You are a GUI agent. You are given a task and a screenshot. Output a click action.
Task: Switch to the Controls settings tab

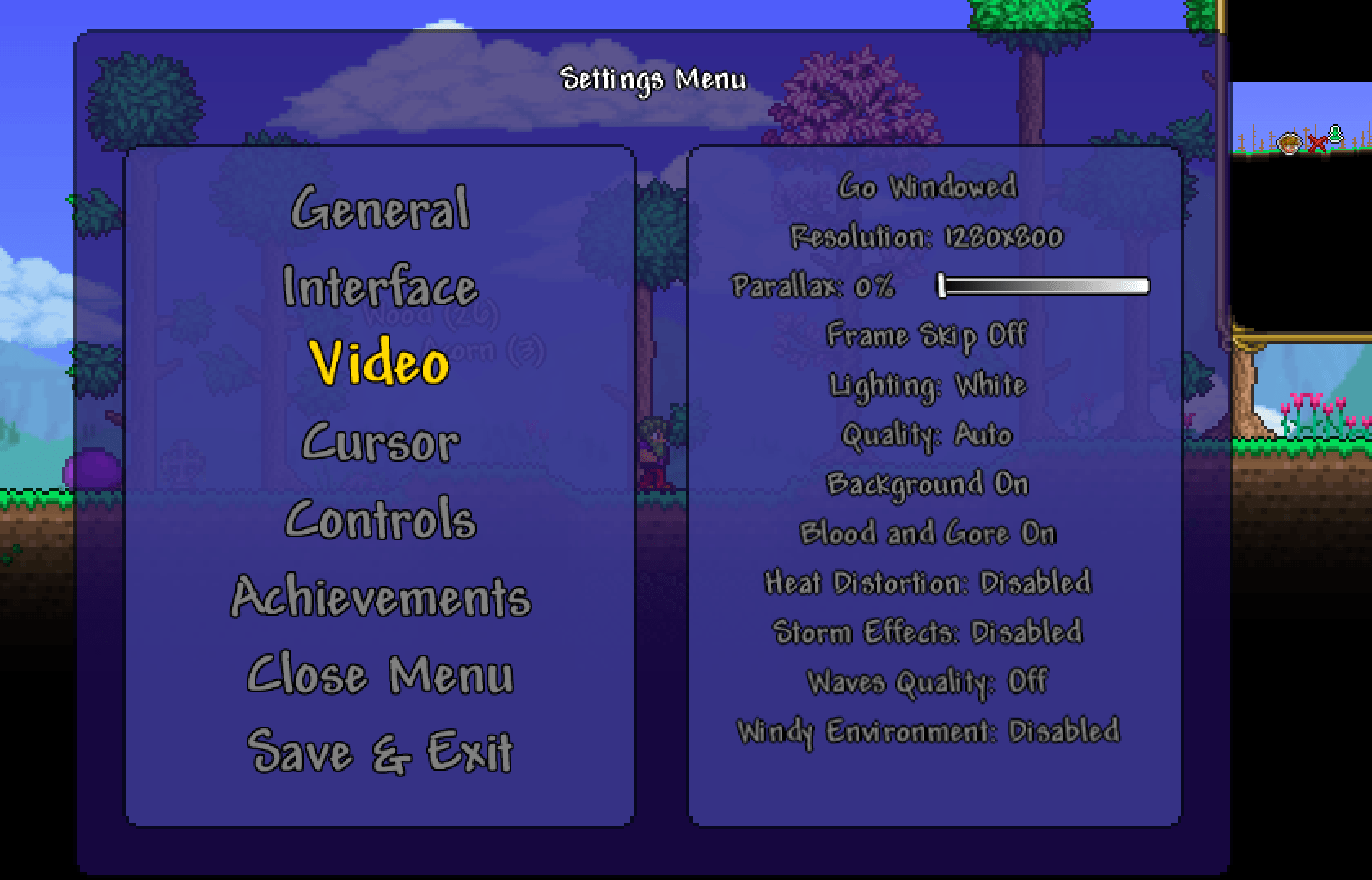tap(381, 518)
